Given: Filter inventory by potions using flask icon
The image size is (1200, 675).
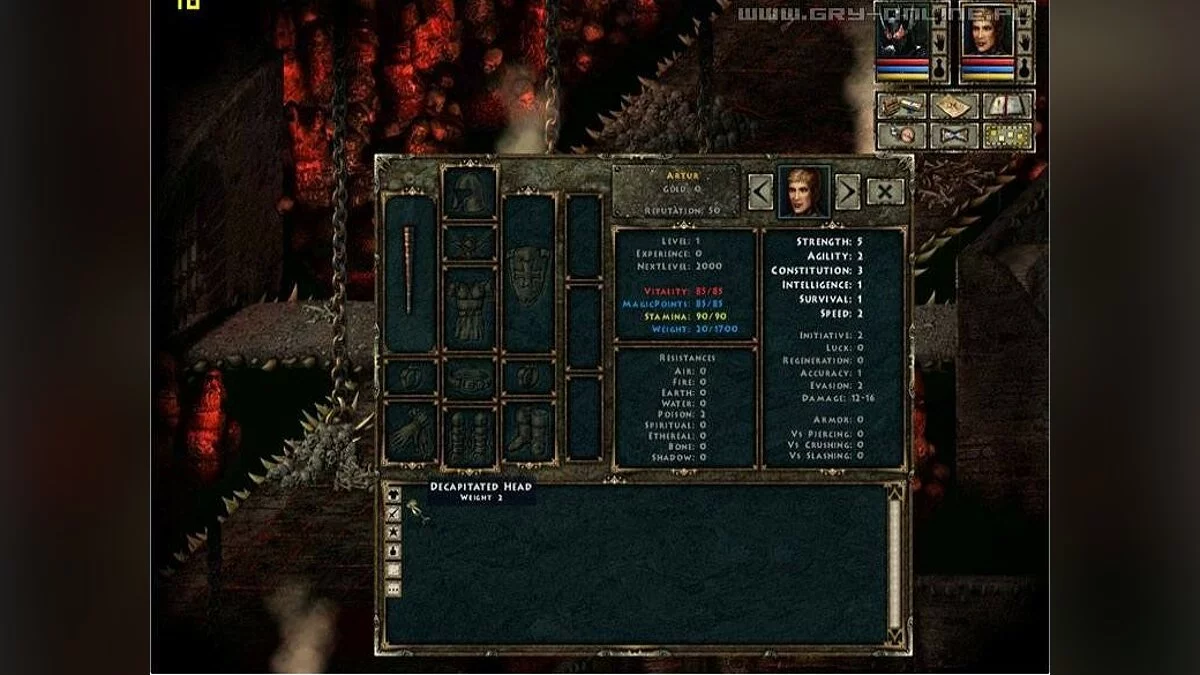Looking at the screenshot, I should [x=394, y=551].
